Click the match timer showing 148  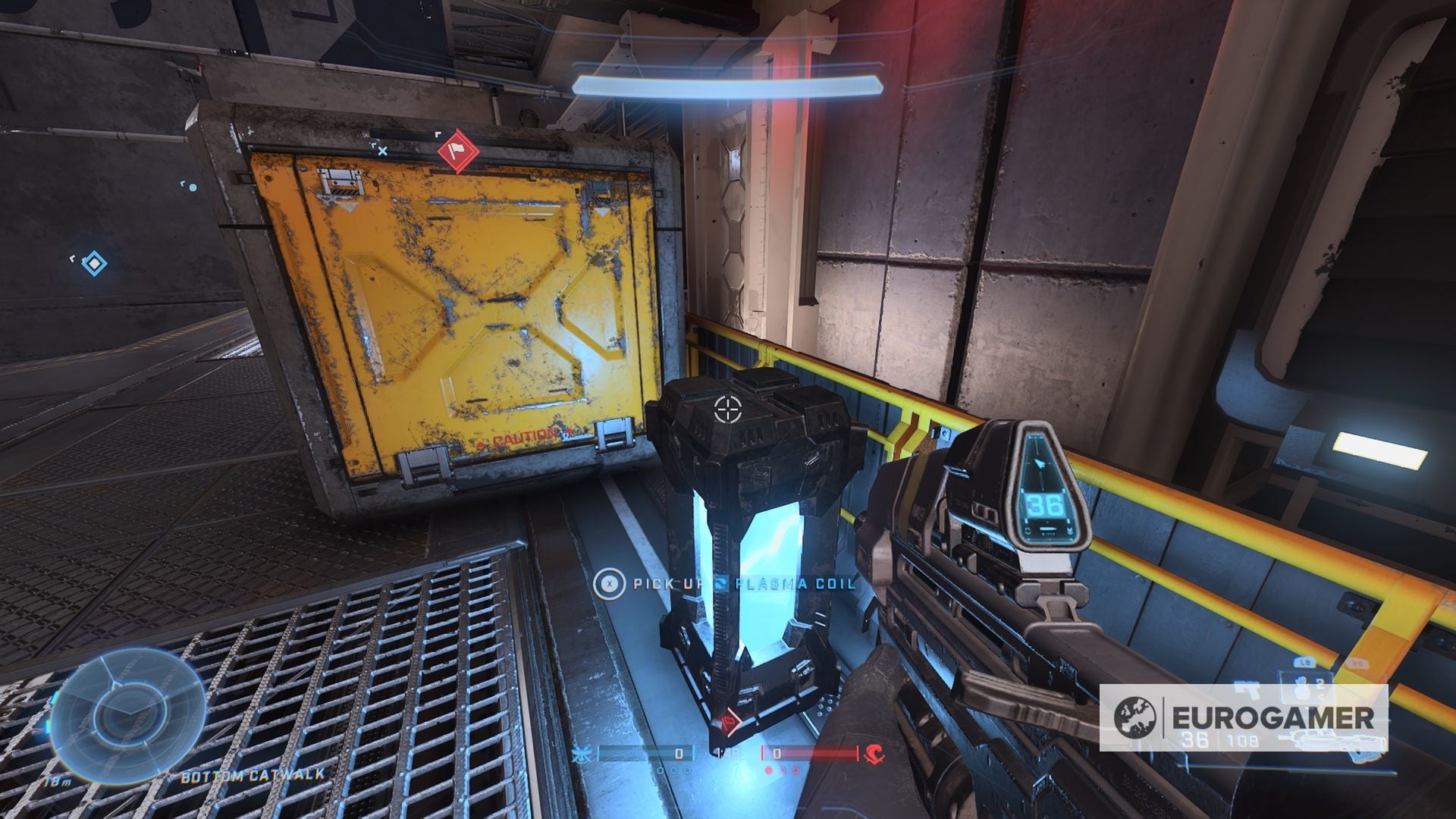pyautogui.click(x=727, y=754)
